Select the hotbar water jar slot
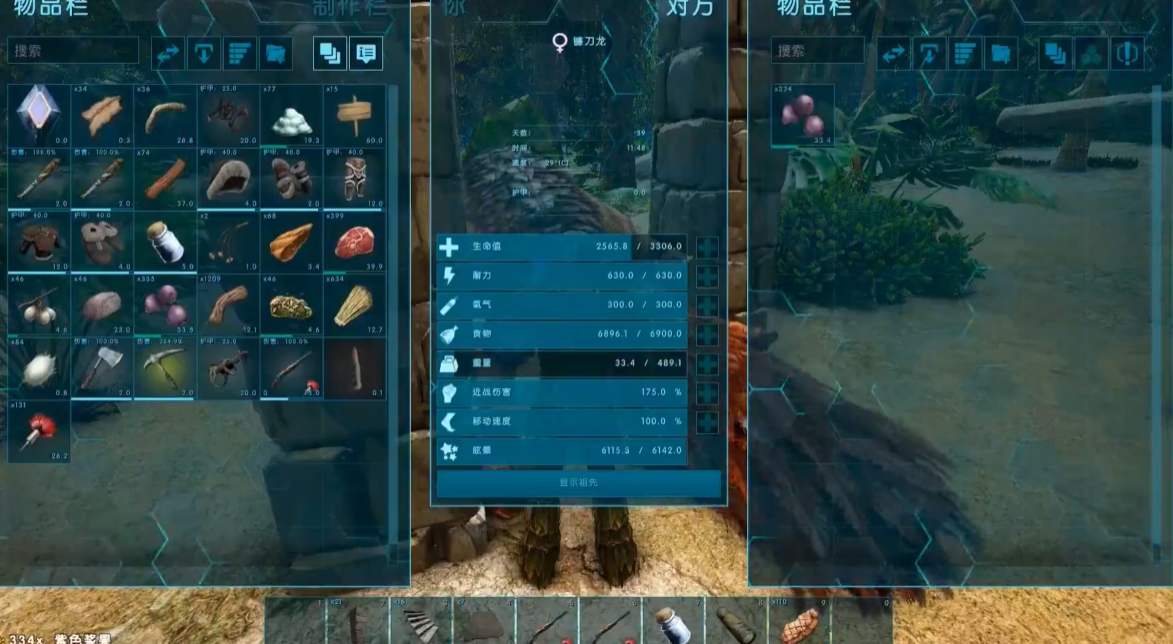 [673, 622]
